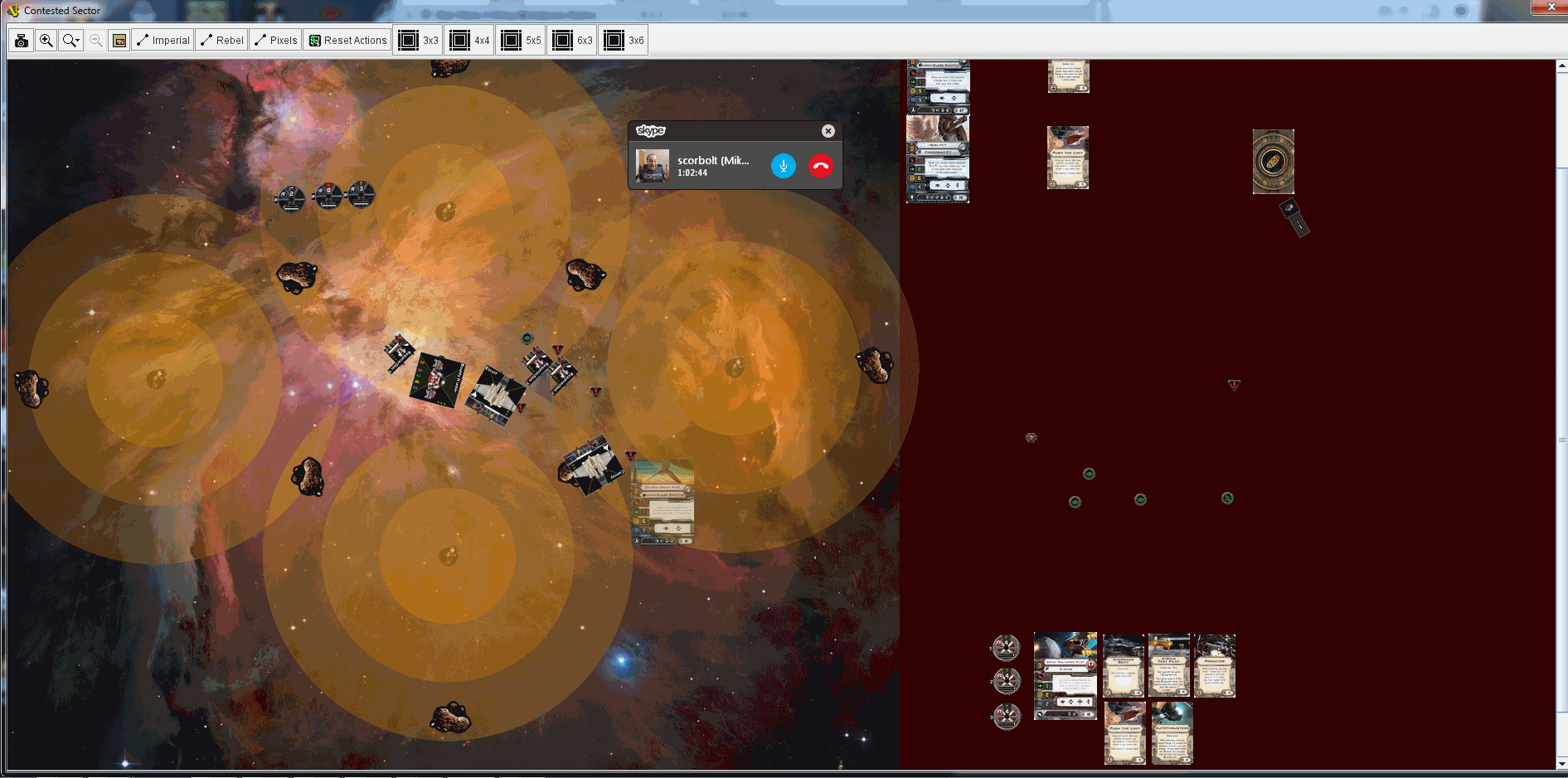Select the Pixels measuring tool
This screenshot has height=778, width=1568.
275,40
